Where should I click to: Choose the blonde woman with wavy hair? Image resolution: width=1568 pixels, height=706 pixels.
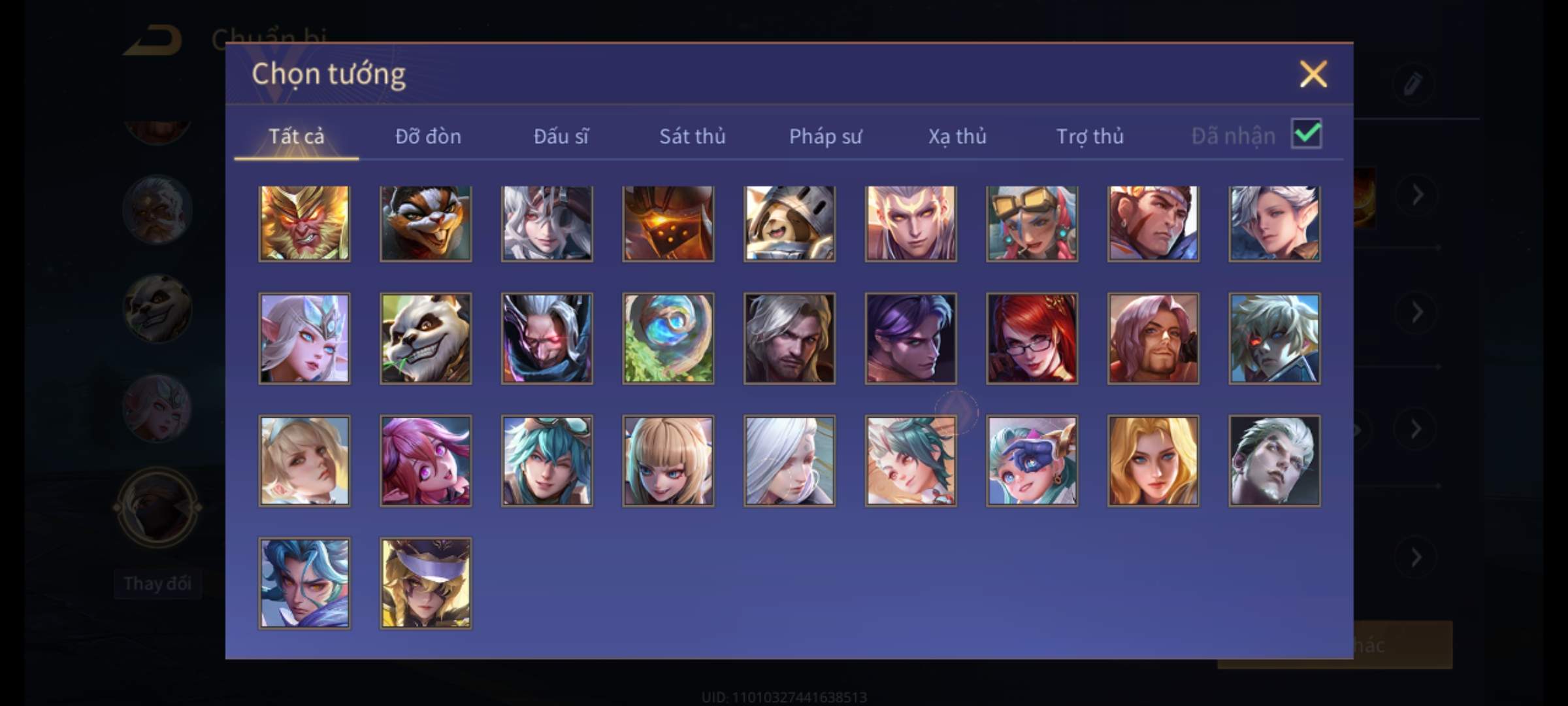(x=1153, y=461)
